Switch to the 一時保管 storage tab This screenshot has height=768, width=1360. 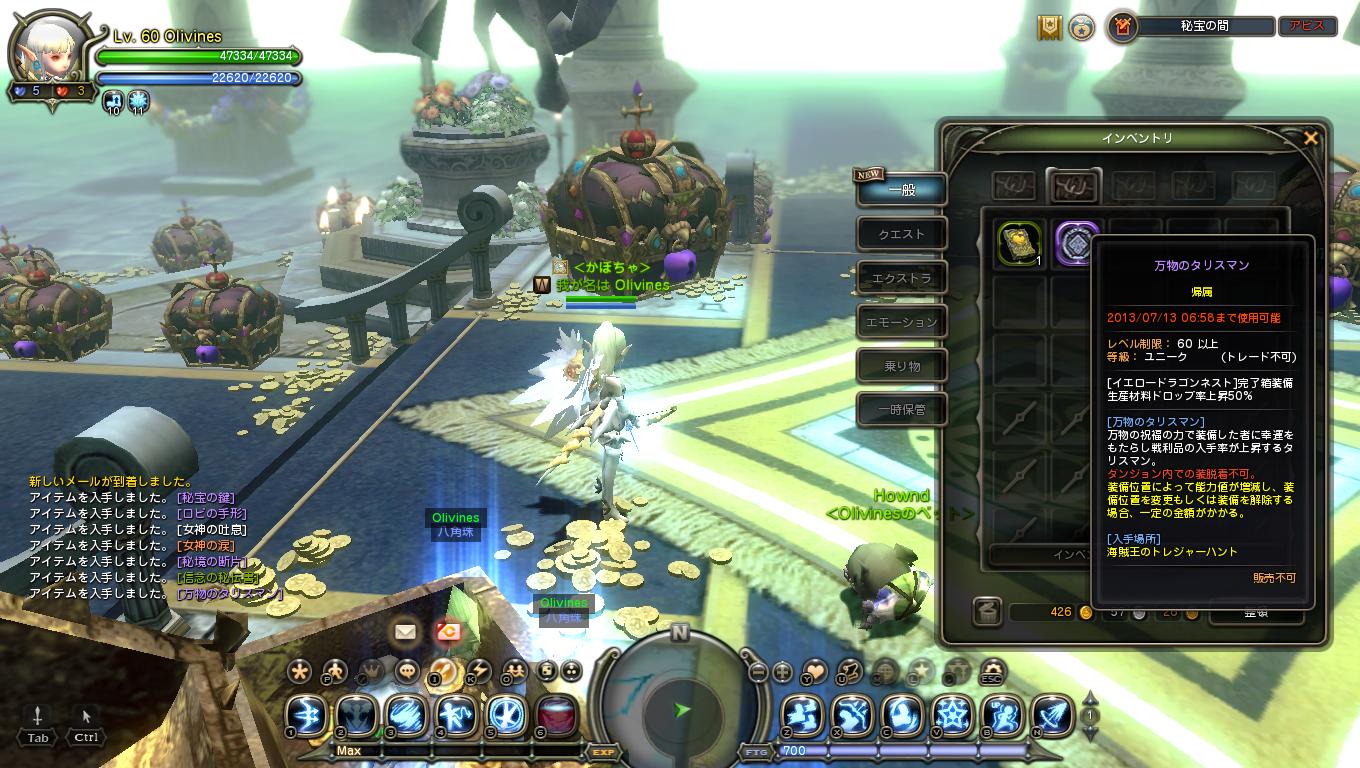point(901,409)
